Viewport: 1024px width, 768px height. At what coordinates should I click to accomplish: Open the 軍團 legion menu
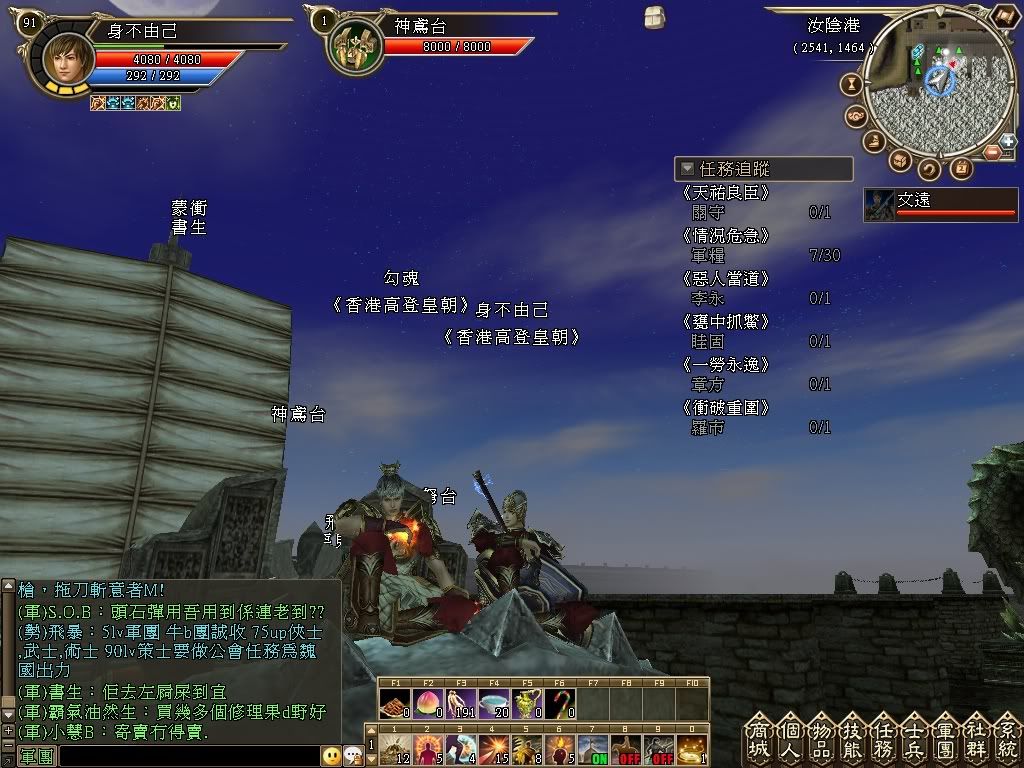click(x=946, y=739)
